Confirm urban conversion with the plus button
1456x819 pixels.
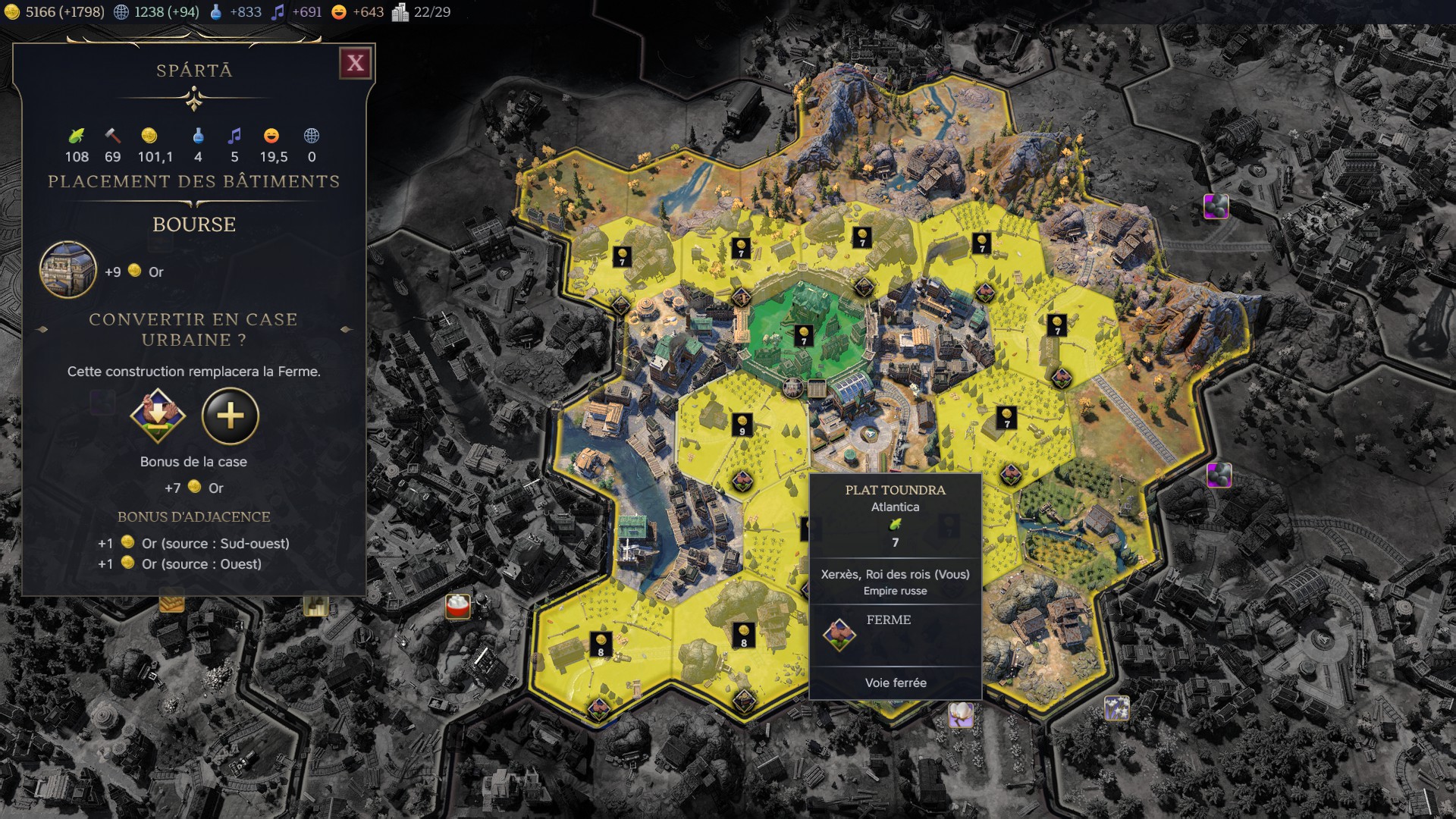(x=231, y=416)
